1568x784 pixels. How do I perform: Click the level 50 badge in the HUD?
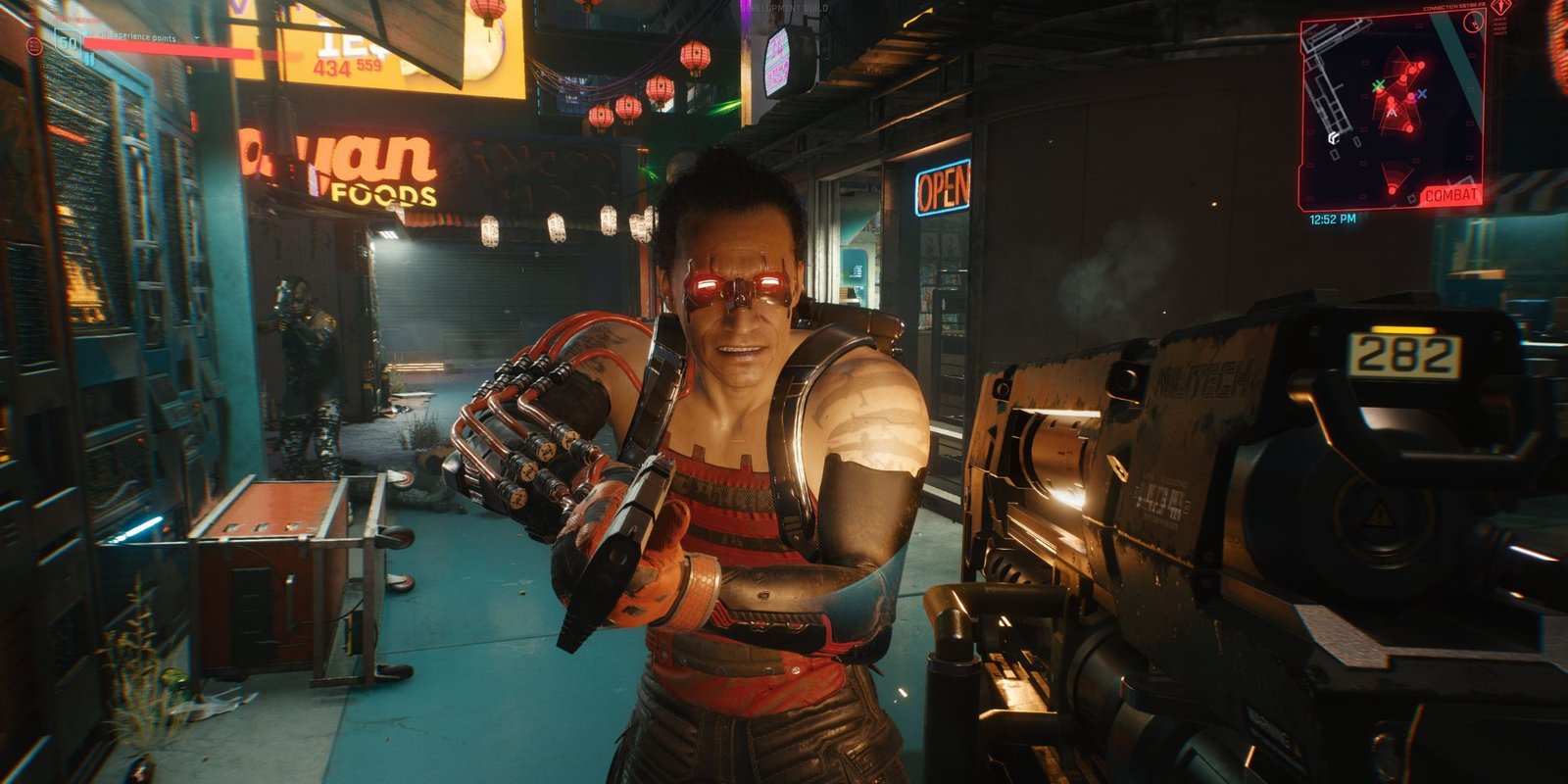pyautogui.click(x=68, y=41)
